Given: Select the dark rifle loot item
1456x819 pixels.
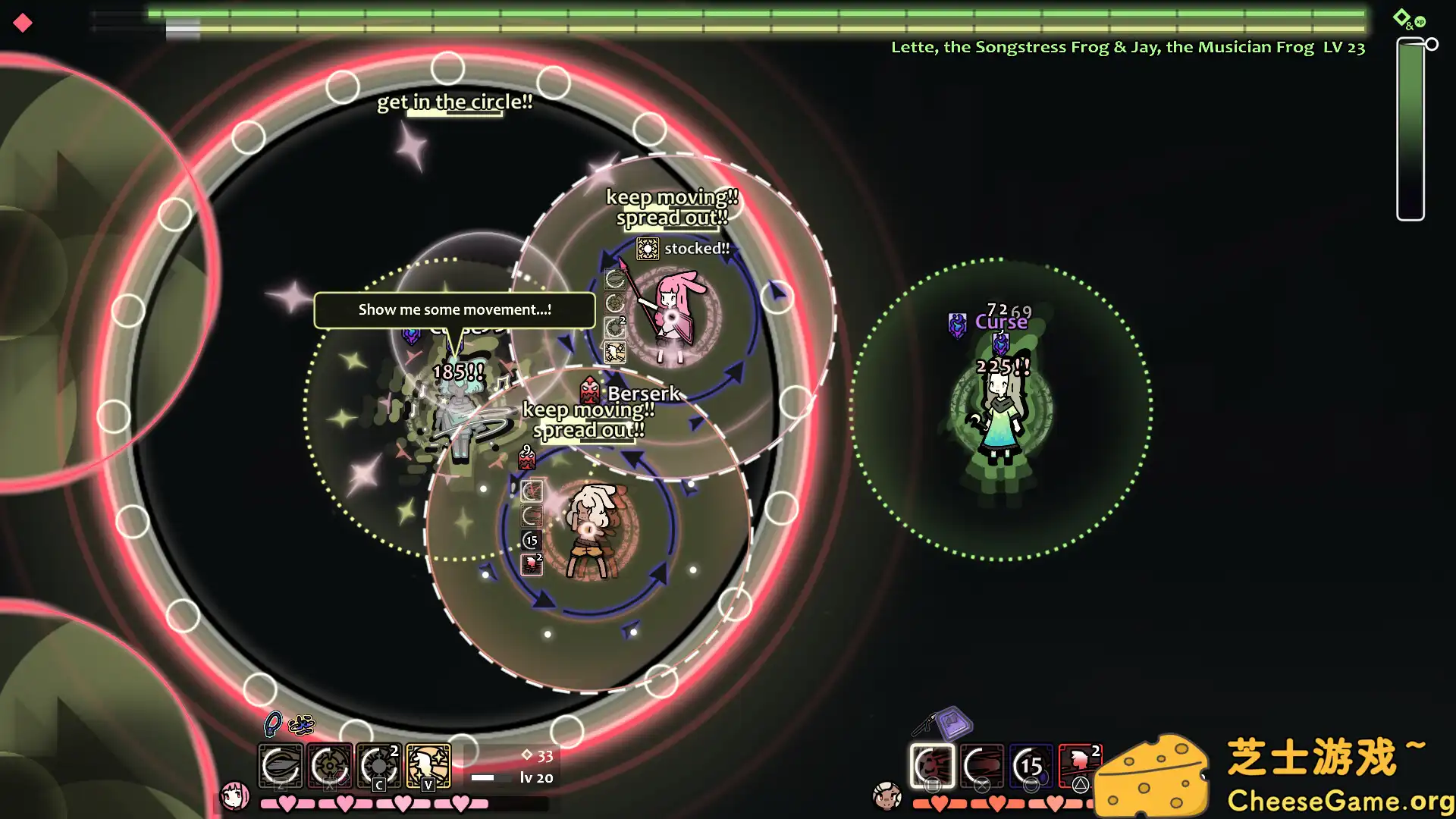Looking at the screenshot, I should (x=924, y=725).
